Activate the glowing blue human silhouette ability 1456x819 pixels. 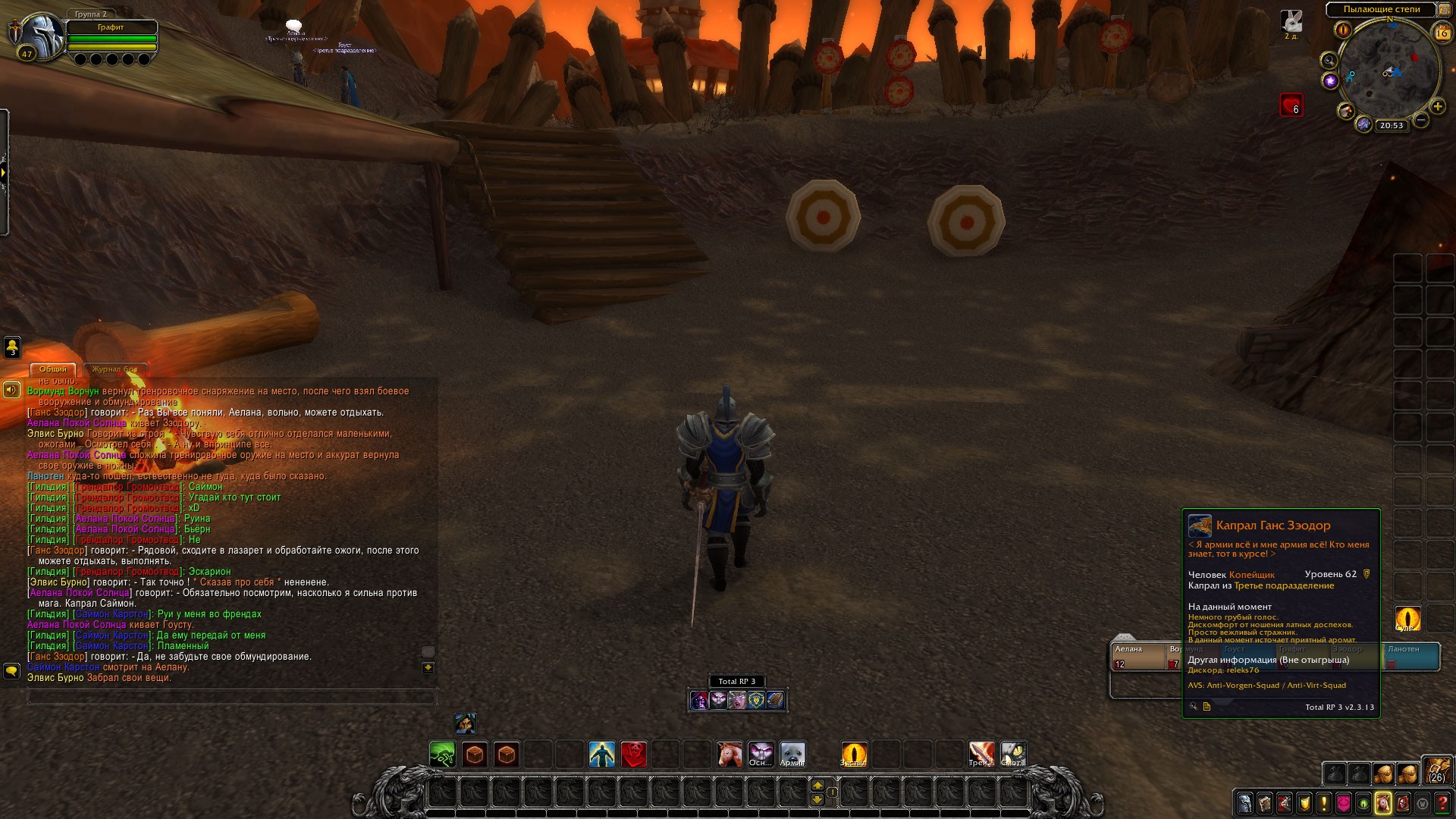click(x=602, y=755)
